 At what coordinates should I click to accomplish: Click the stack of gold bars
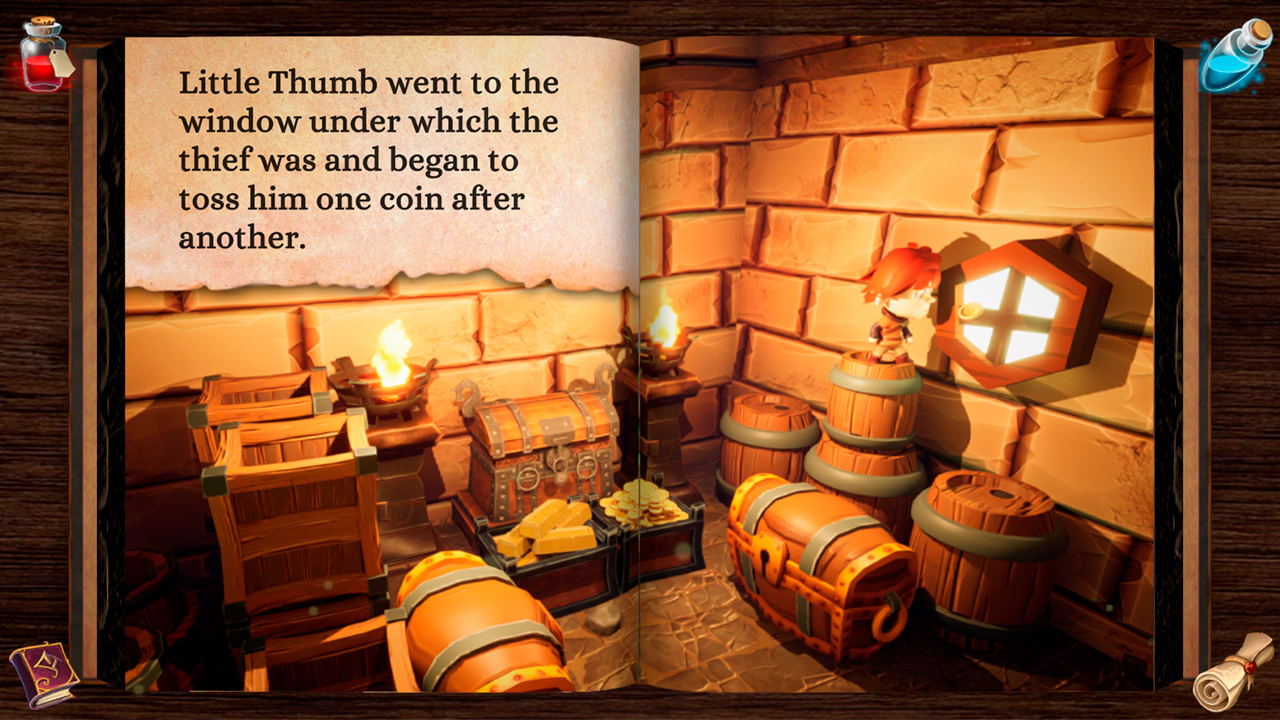tap(555, 530)
